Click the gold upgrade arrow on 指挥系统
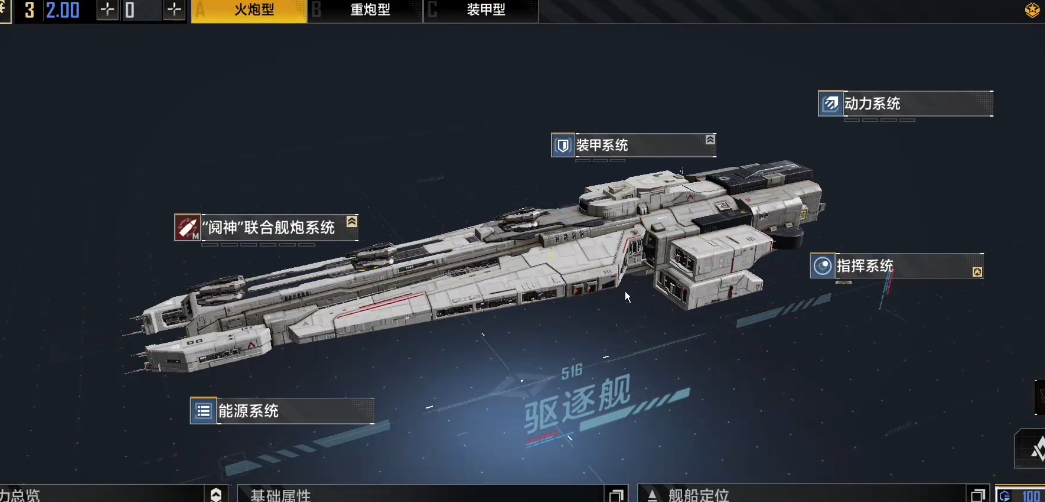 click(977, 272)
